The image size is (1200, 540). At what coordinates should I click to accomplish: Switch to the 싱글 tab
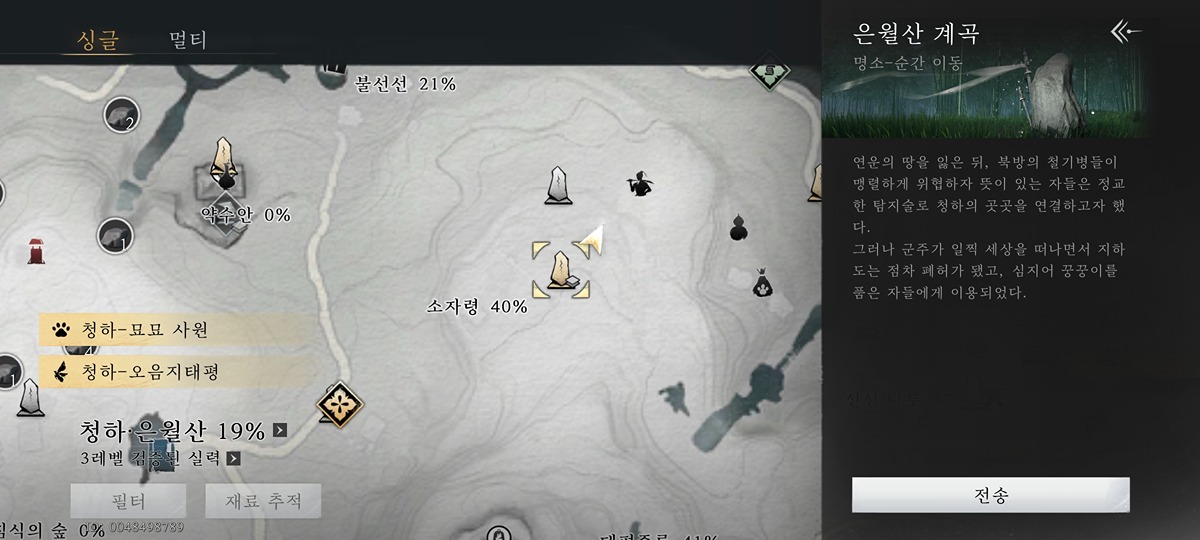coord(97,40)
